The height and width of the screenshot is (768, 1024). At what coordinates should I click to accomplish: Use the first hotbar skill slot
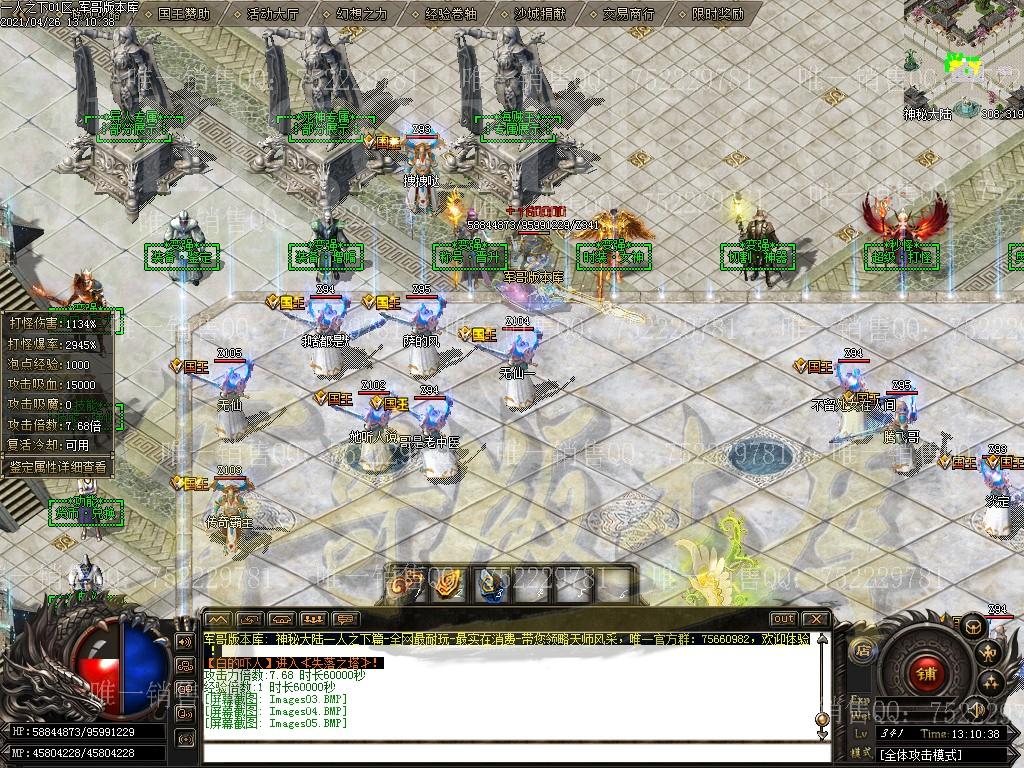pyautogui.click(x=405, y=584)
